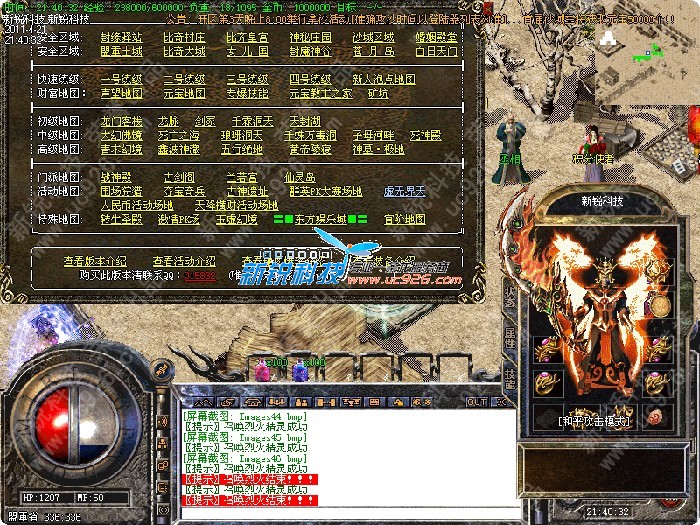Select the 五行绝地 advanced map

click(241, 147)
